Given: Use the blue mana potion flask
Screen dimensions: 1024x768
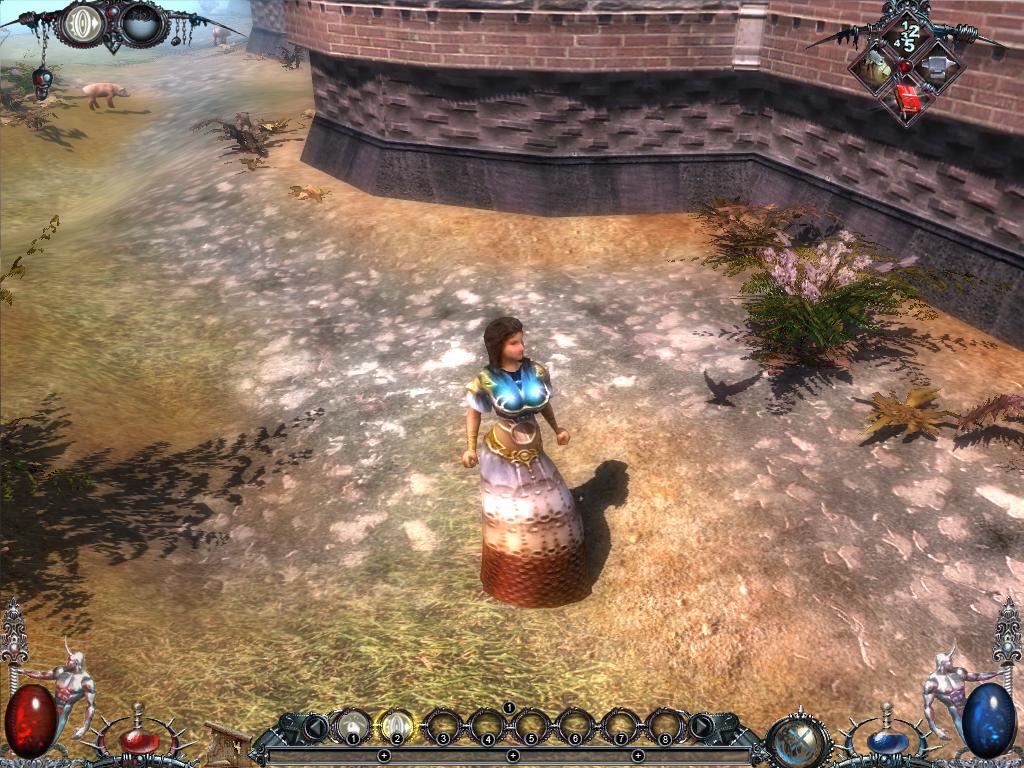Looking at the screenshot, I should 886,740.
